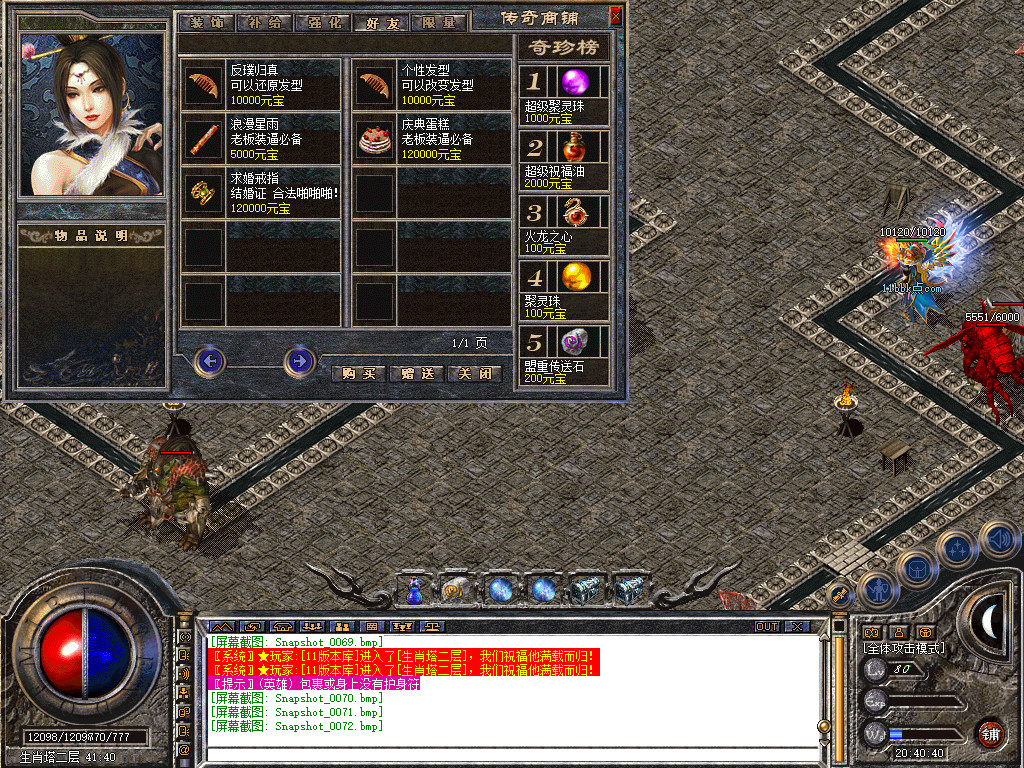
Task: Switch to the 限量 limited tab
Action: point(439,22)
